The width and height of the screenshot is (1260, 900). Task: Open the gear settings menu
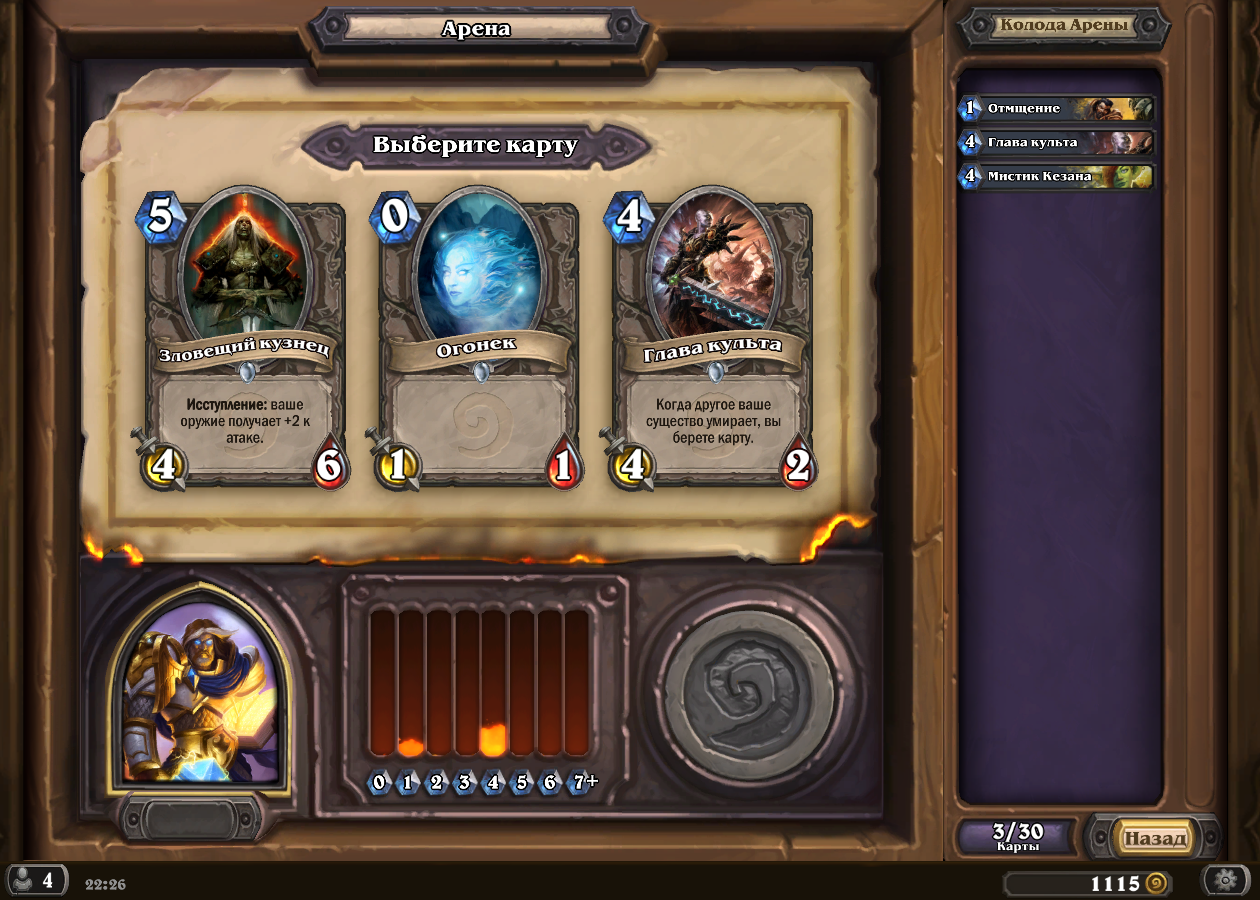point(1225,880)
